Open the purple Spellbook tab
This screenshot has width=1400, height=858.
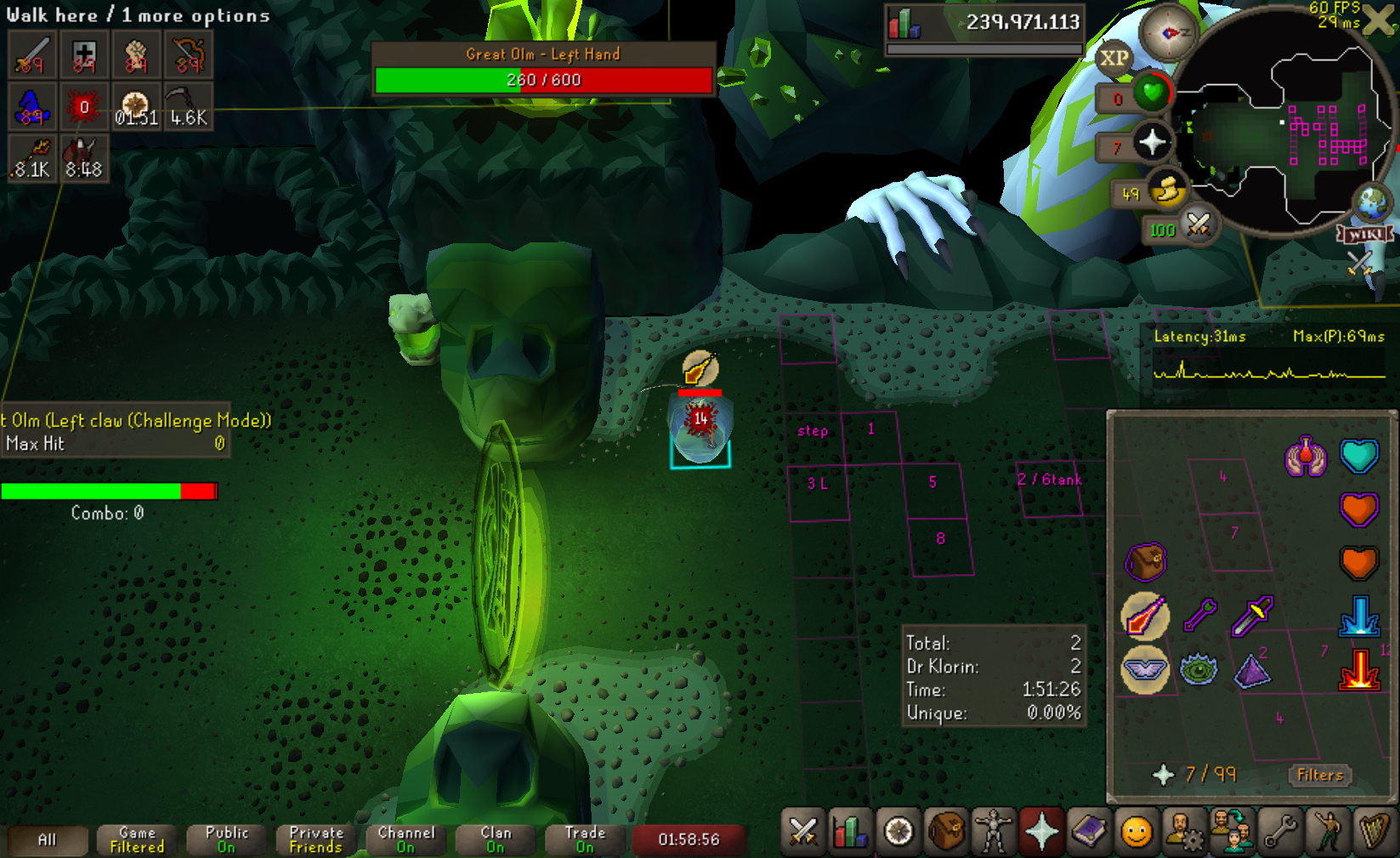point(1088,832)
